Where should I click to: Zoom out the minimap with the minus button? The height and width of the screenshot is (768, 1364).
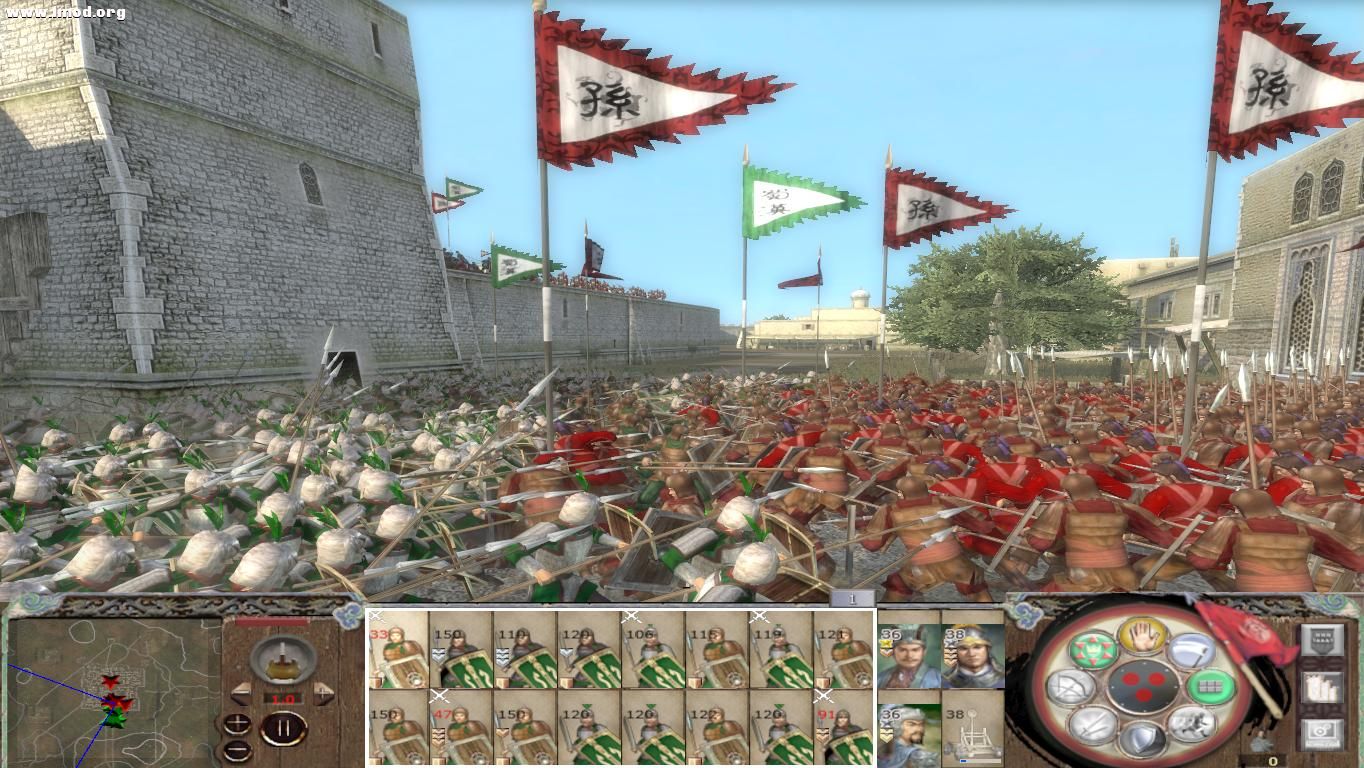click(237, 751)
